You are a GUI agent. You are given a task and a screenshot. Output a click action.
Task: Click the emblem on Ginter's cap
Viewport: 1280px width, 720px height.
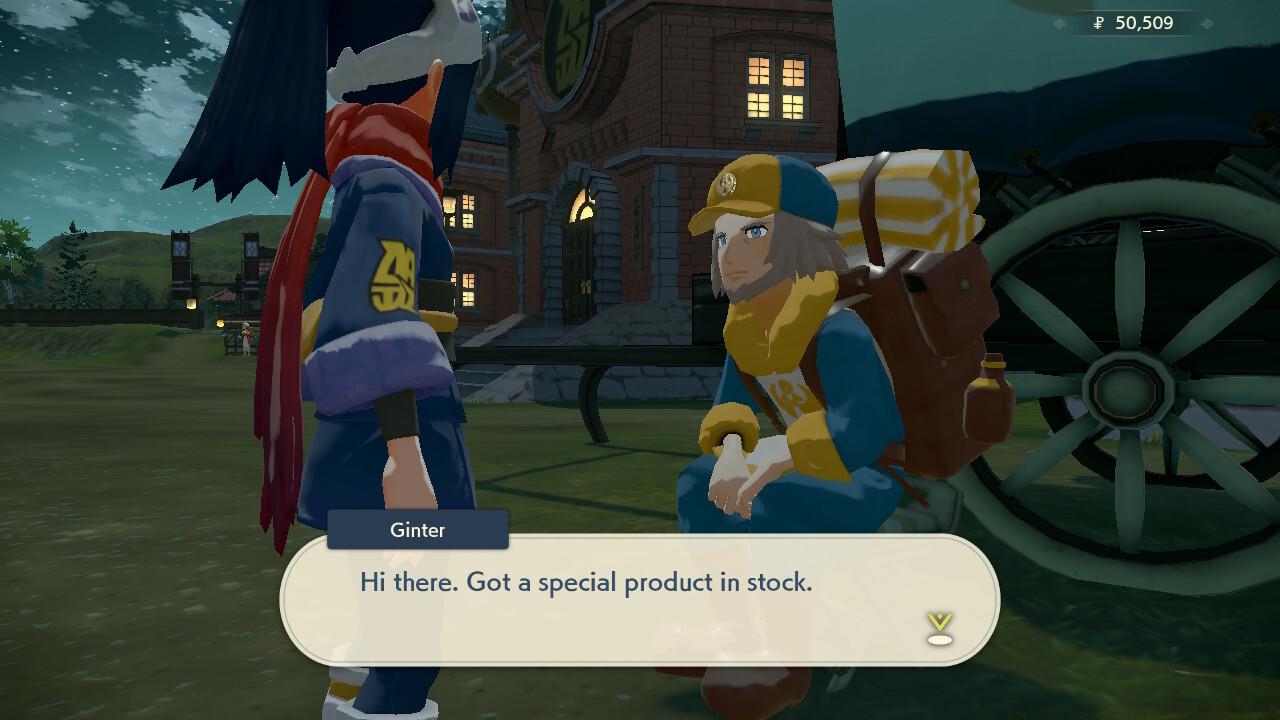tap(724, 184)
